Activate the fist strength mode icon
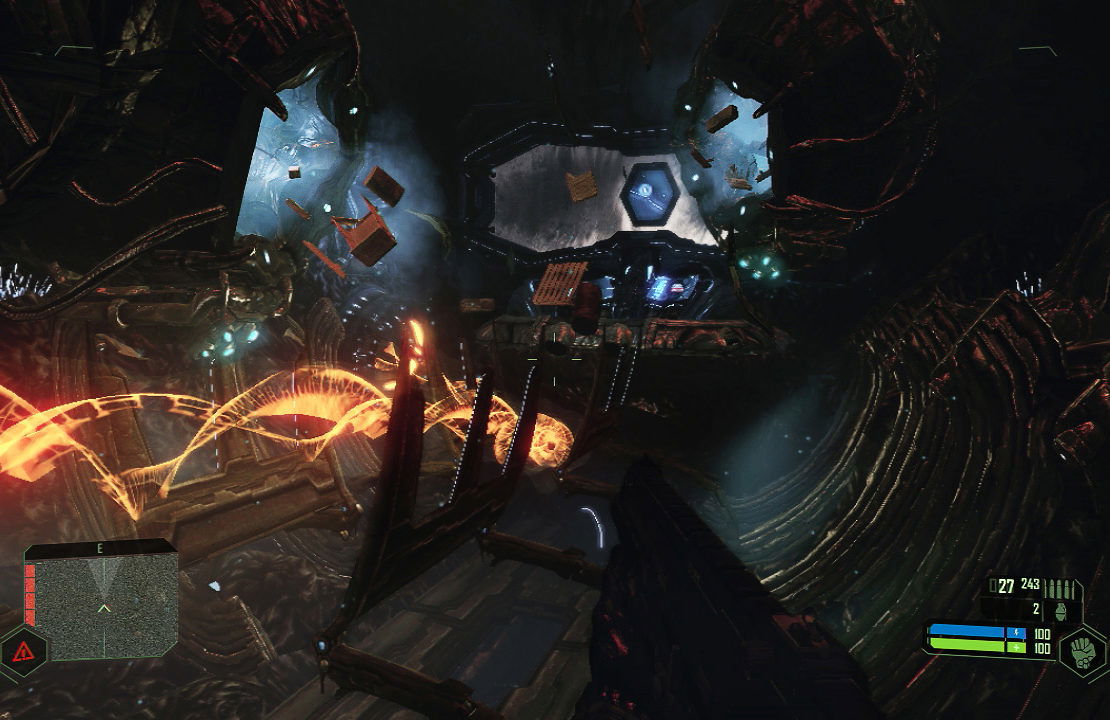1110x720 pixels. [1082, 648]
